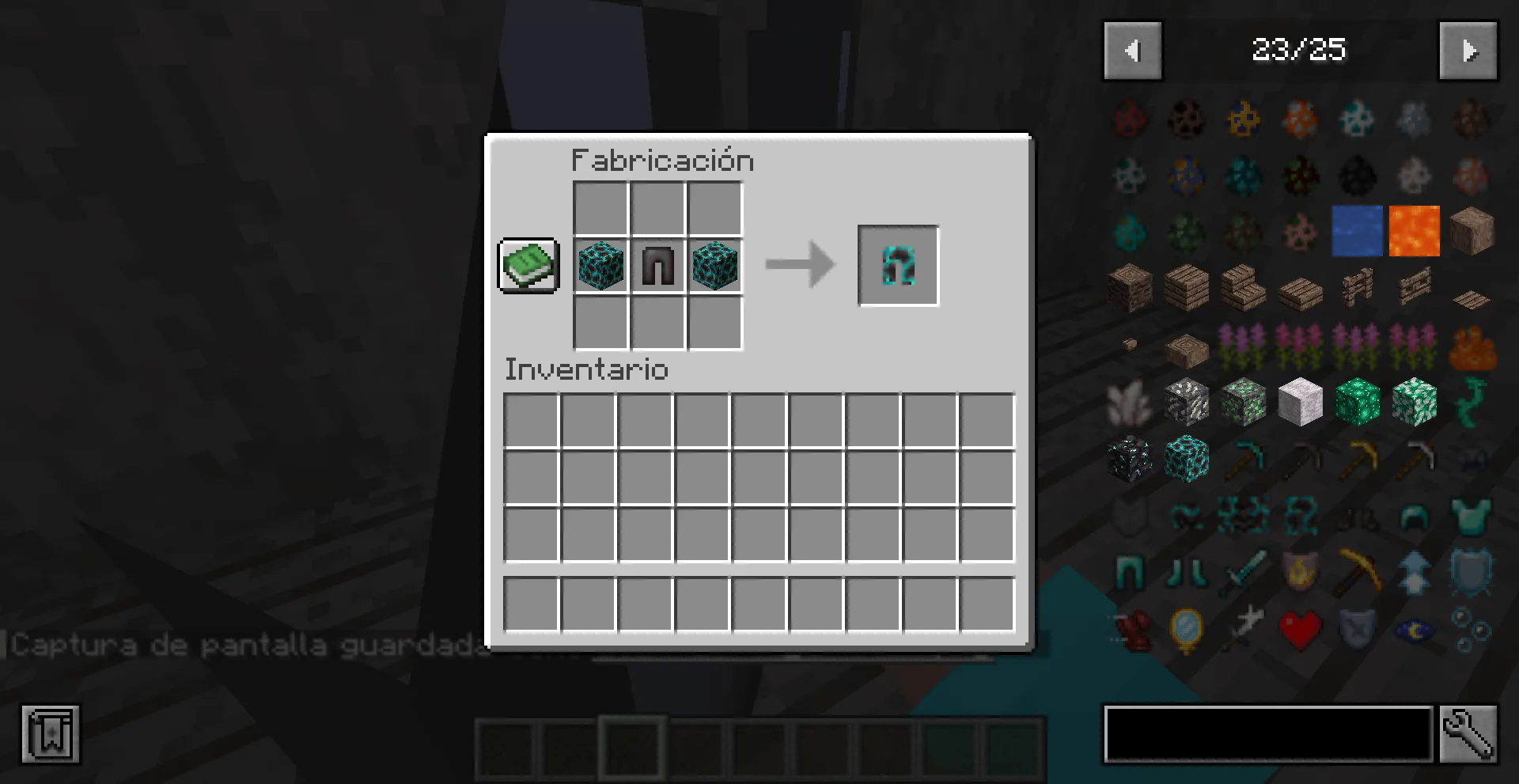Select the diamond helmet icon
The image size is (1519, 784).
1415,518
